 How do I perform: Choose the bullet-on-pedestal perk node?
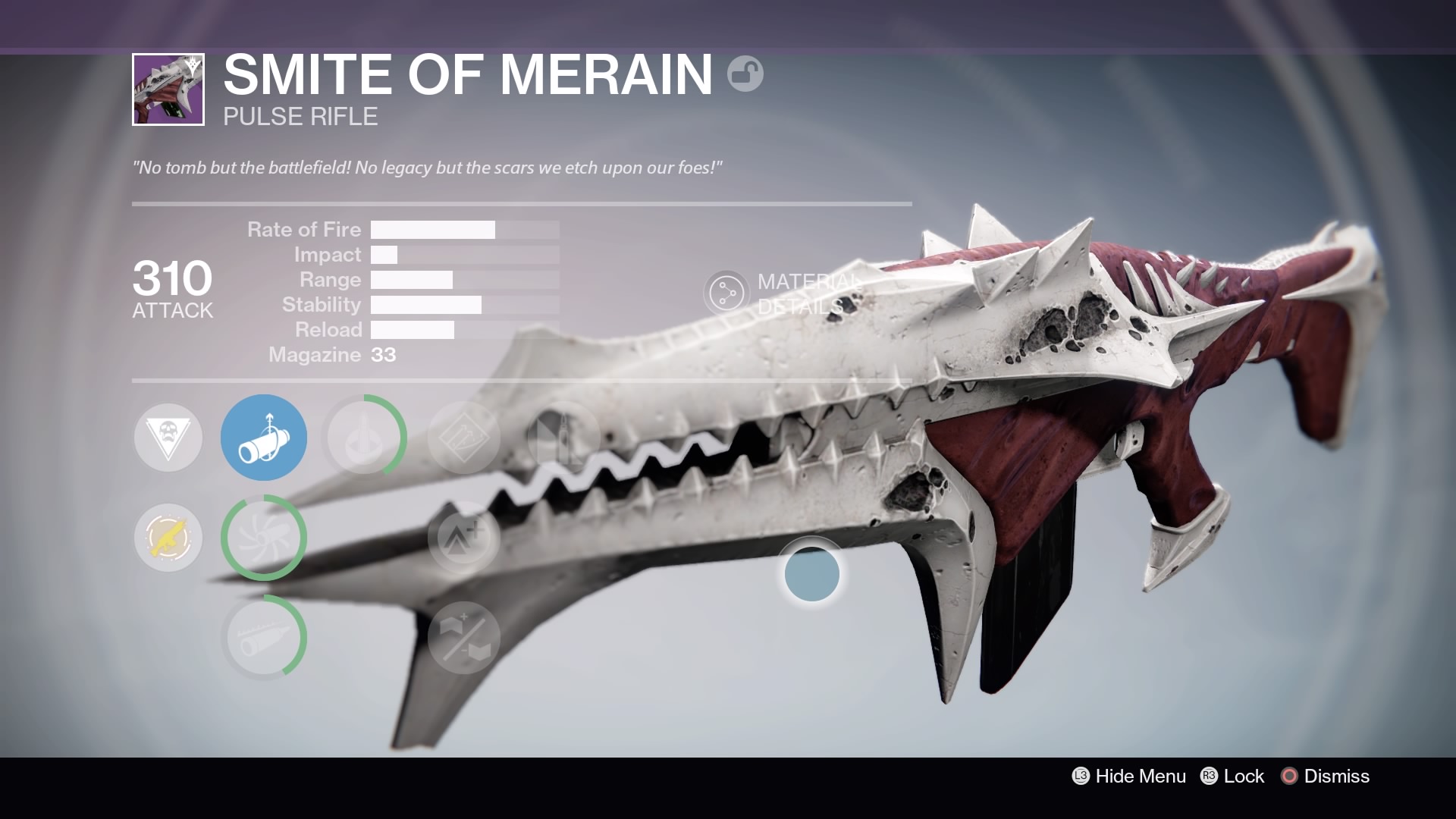click(364, 438)
